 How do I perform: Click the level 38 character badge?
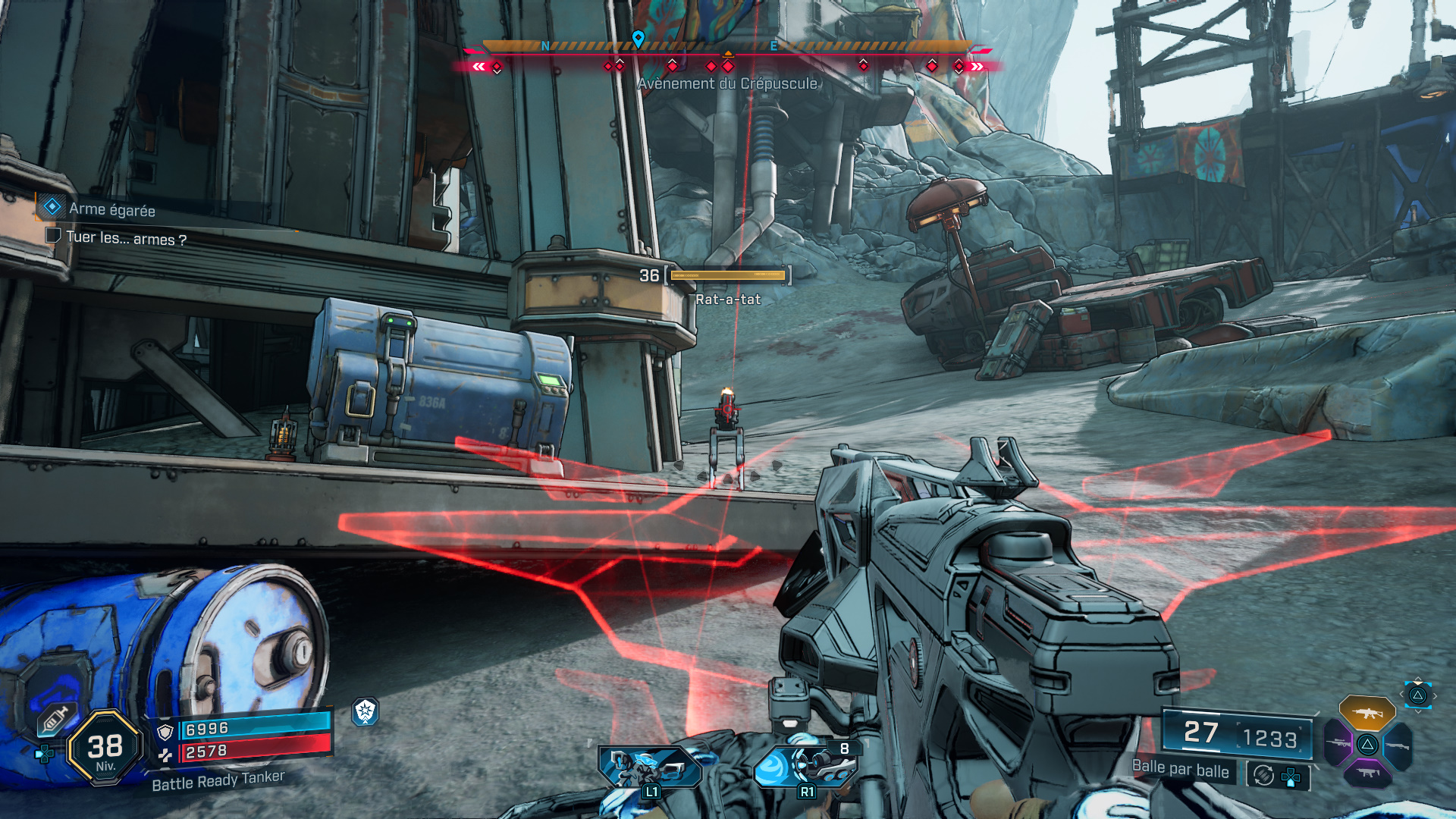click(105, 748)
